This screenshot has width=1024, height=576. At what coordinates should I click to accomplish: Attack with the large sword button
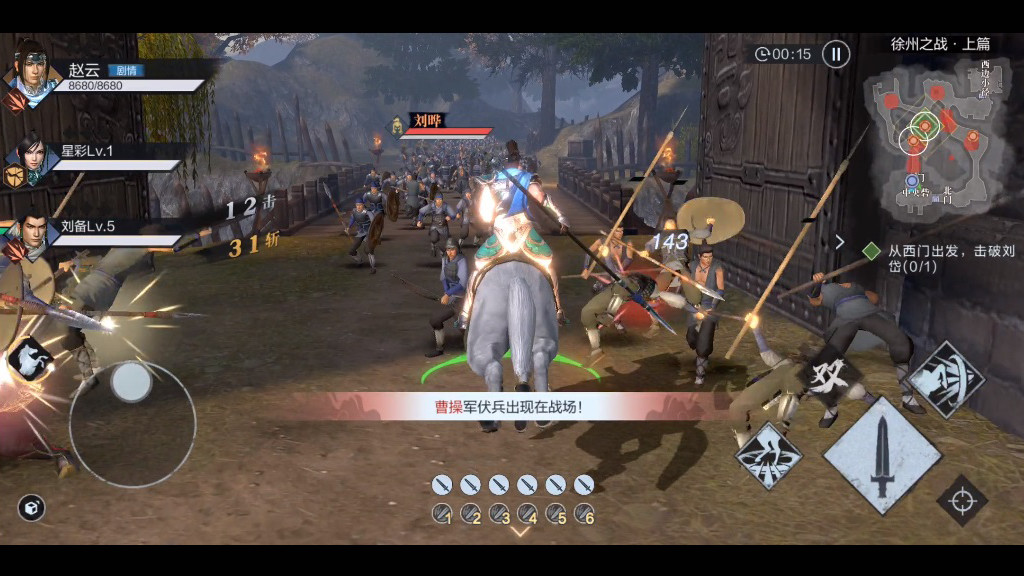(x=882, y=456)
